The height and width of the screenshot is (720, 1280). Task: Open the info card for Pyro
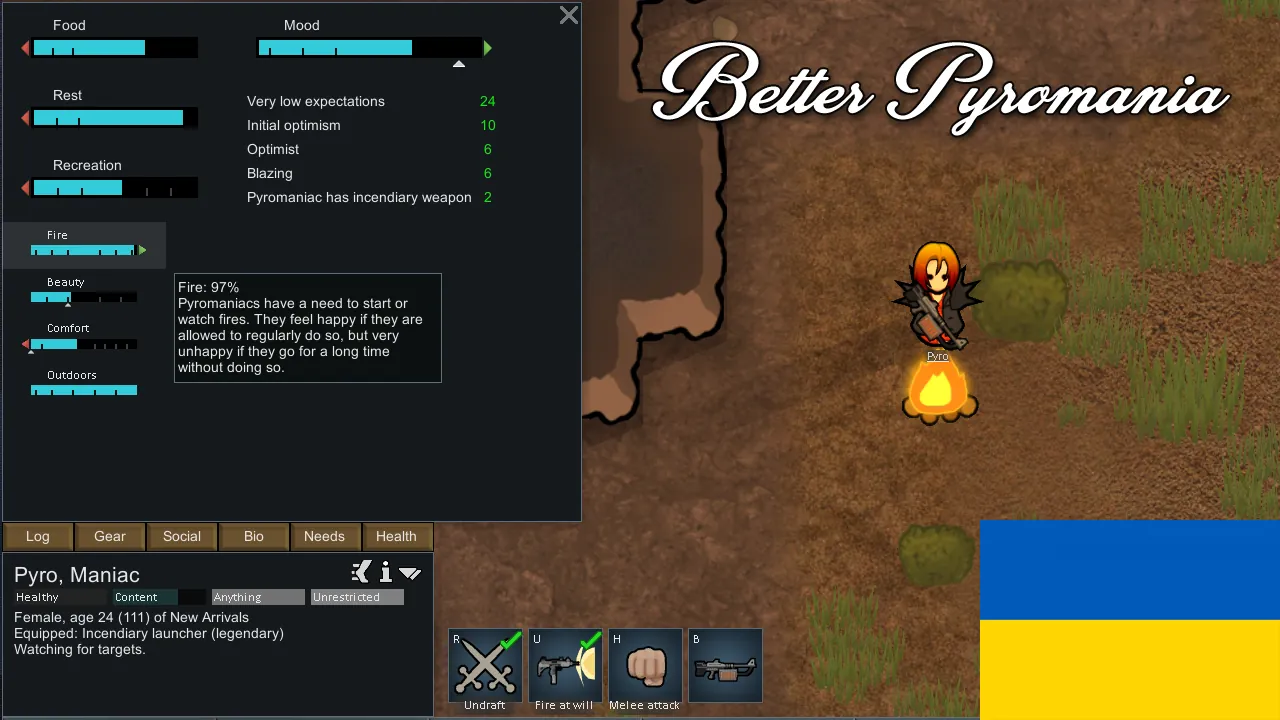[386, 573]
